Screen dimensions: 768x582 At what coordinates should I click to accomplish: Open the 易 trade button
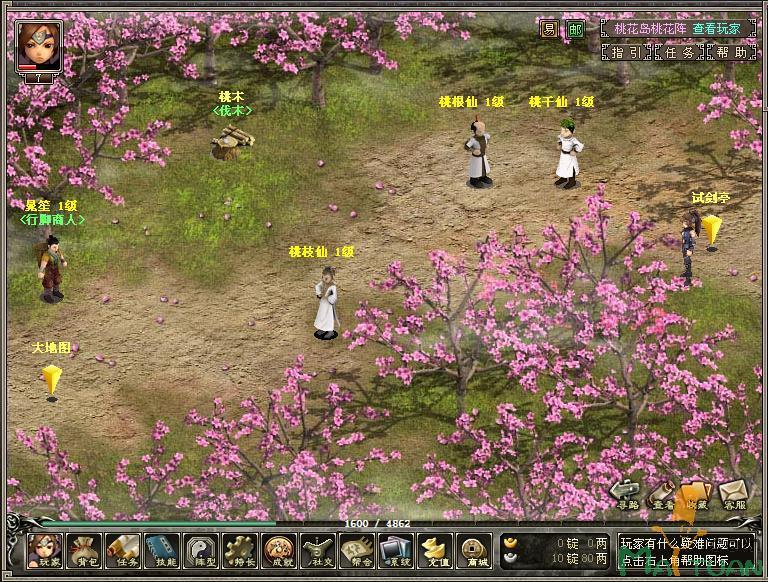click(x=549, y=29)
